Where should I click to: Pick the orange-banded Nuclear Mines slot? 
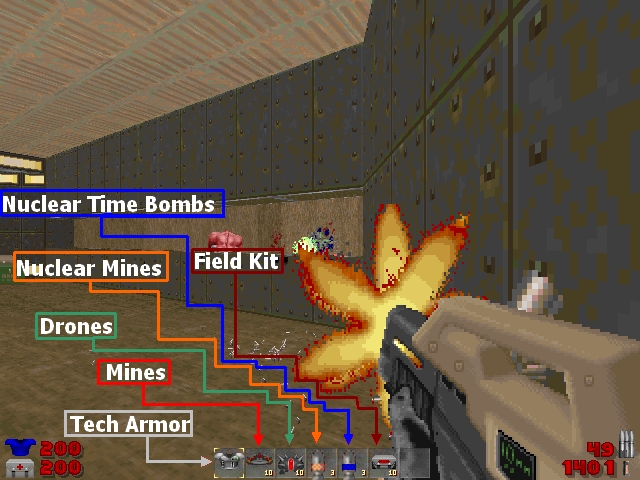320,462
